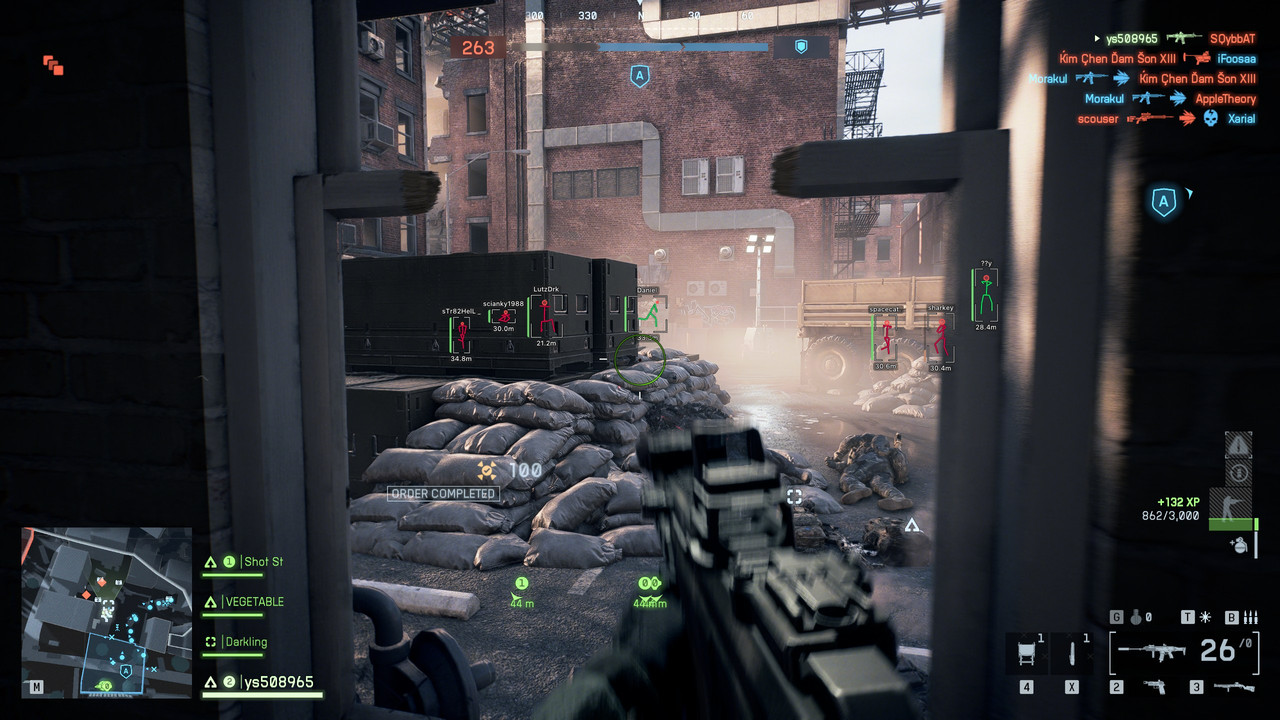Choose the throwable knife slot
Screen dimensions: 1280x720
(x=1072, y=653)
